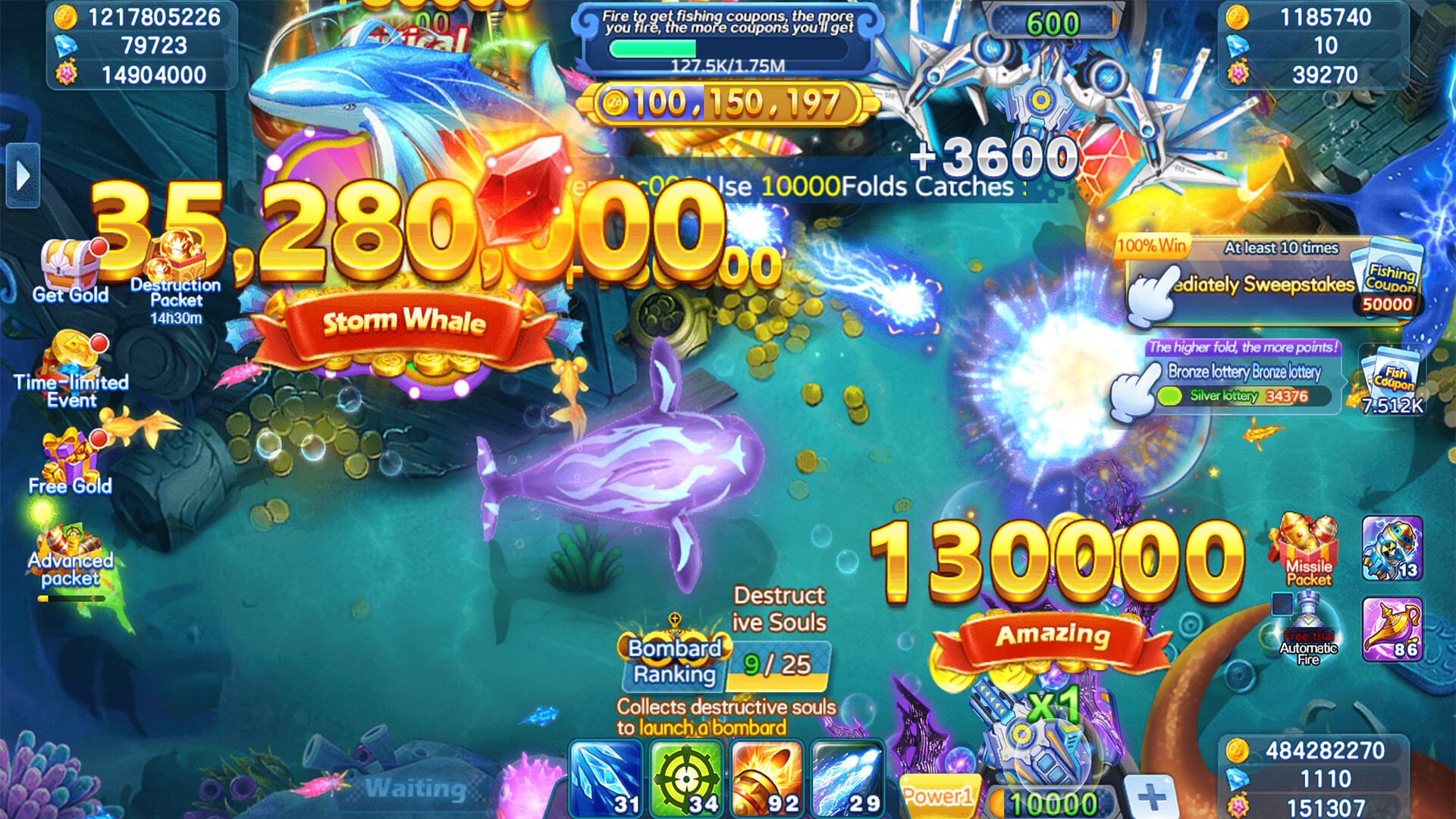Open the Get Gold treasure chest

[68, 262]
